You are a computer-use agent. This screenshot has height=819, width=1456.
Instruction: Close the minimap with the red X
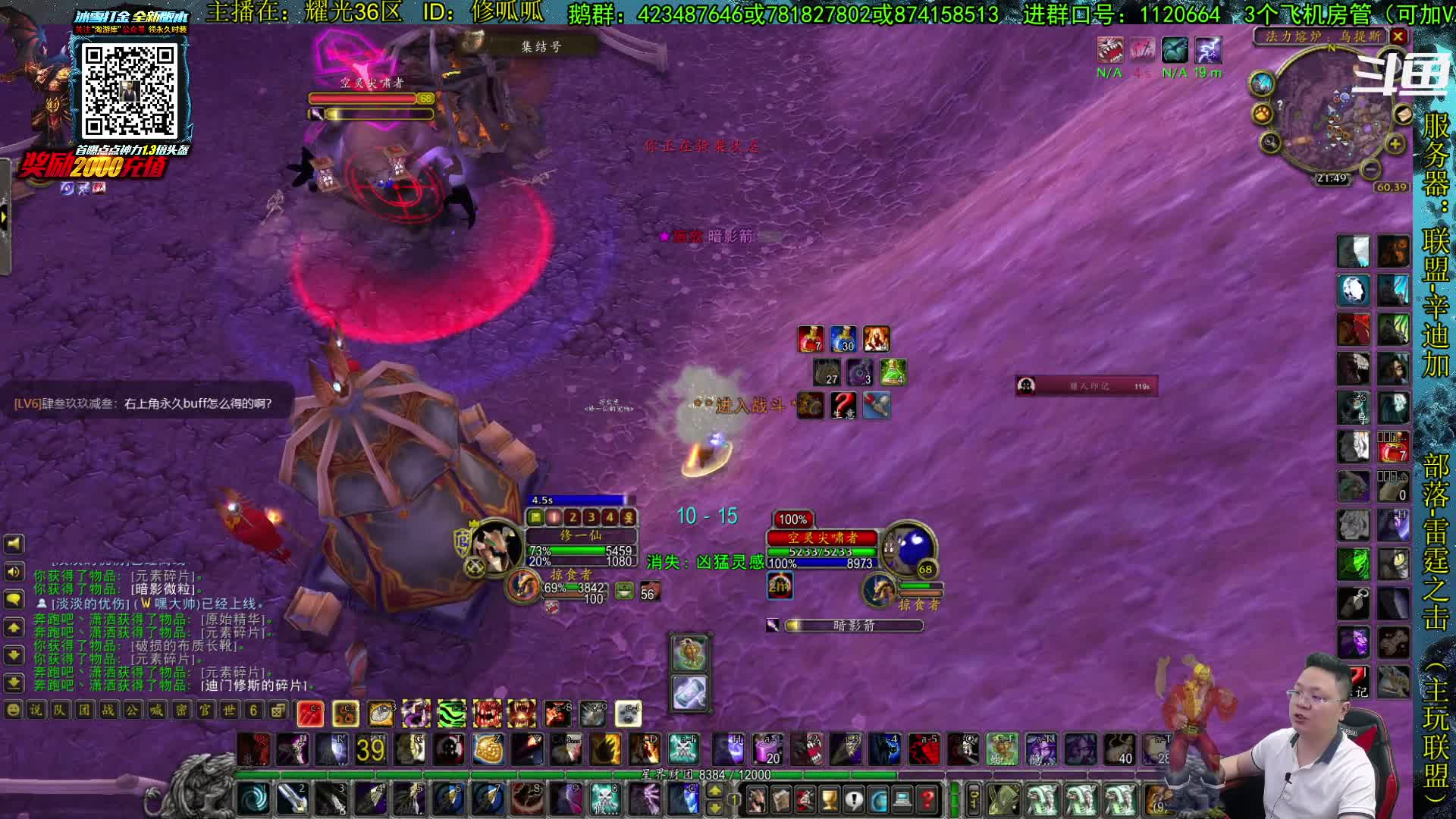[x=1398, y=36]
